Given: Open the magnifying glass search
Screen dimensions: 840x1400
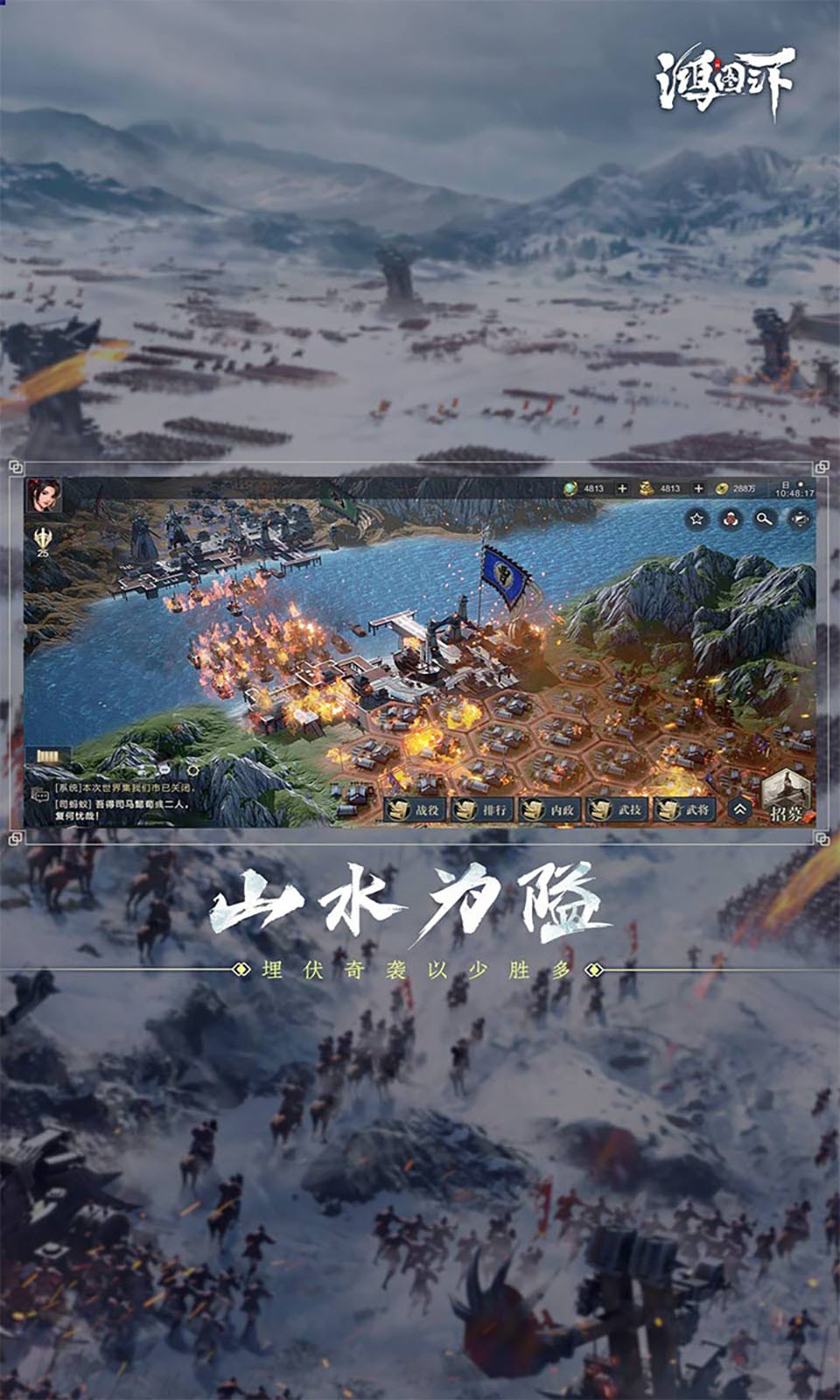Looking at the screenshot, I should (765, 520).
